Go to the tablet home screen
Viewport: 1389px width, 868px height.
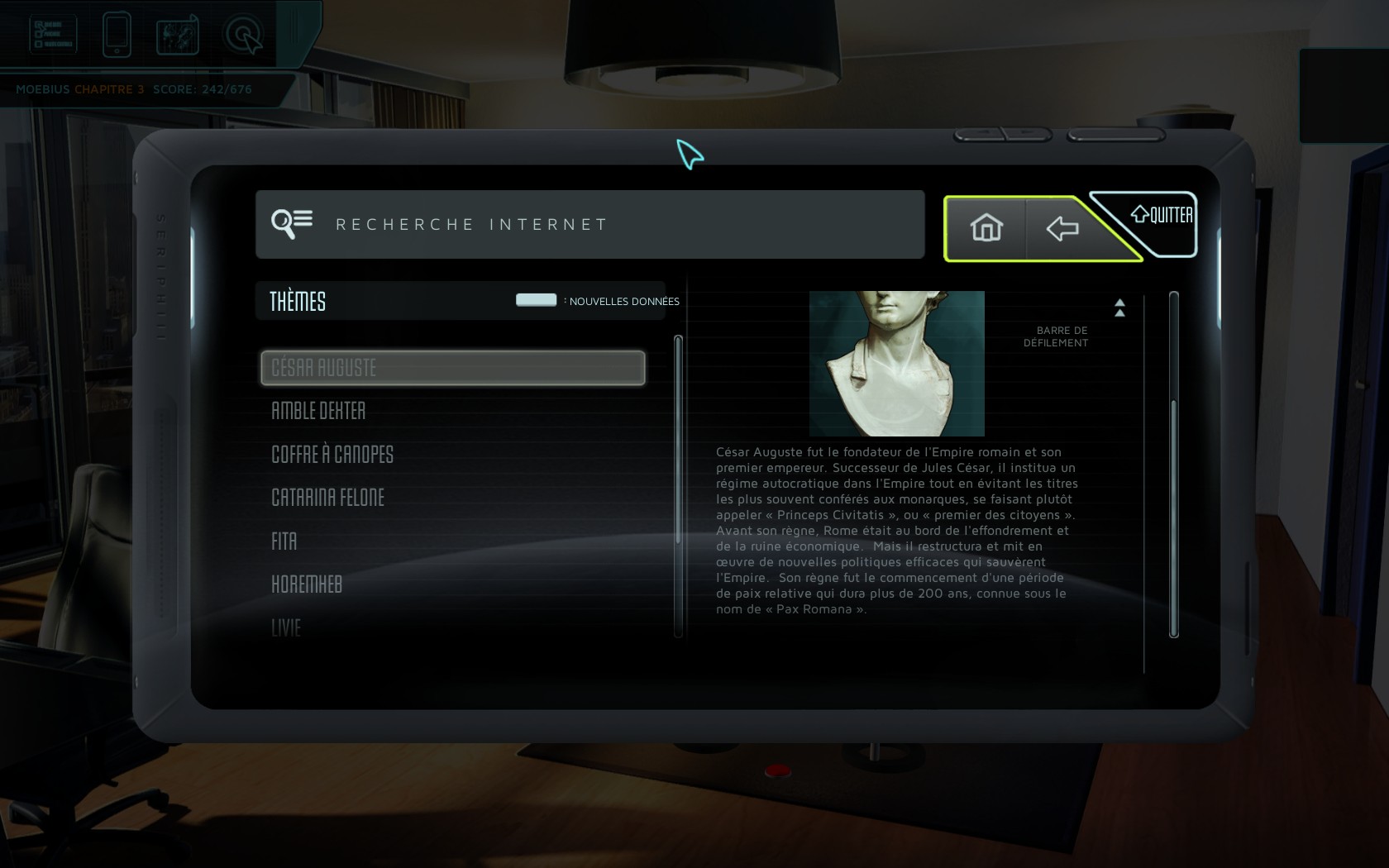click(986, 228)
